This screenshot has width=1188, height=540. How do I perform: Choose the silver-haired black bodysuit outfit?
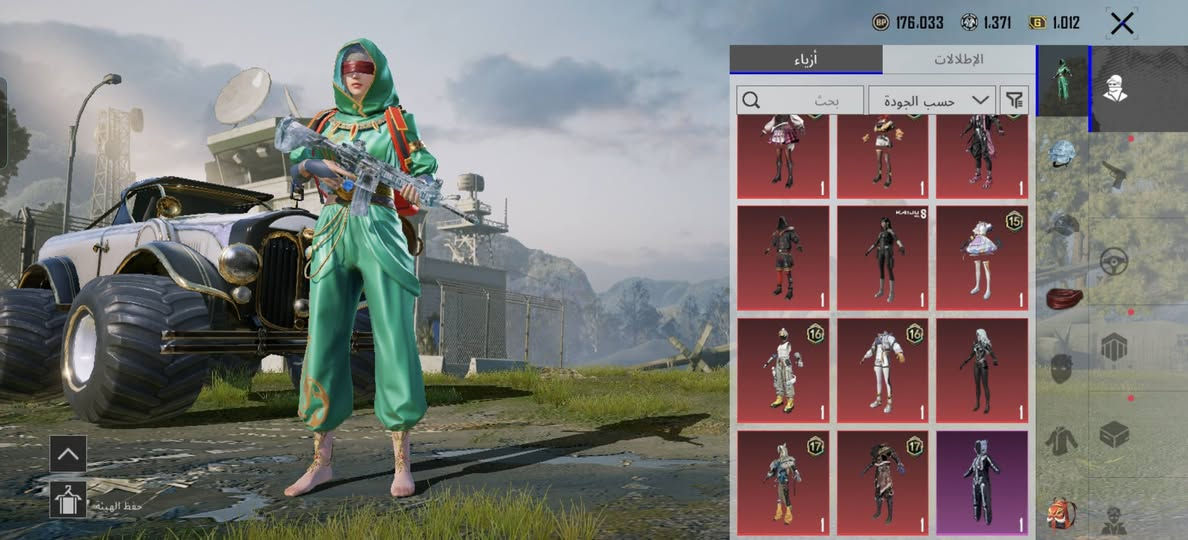coord(982,370)
